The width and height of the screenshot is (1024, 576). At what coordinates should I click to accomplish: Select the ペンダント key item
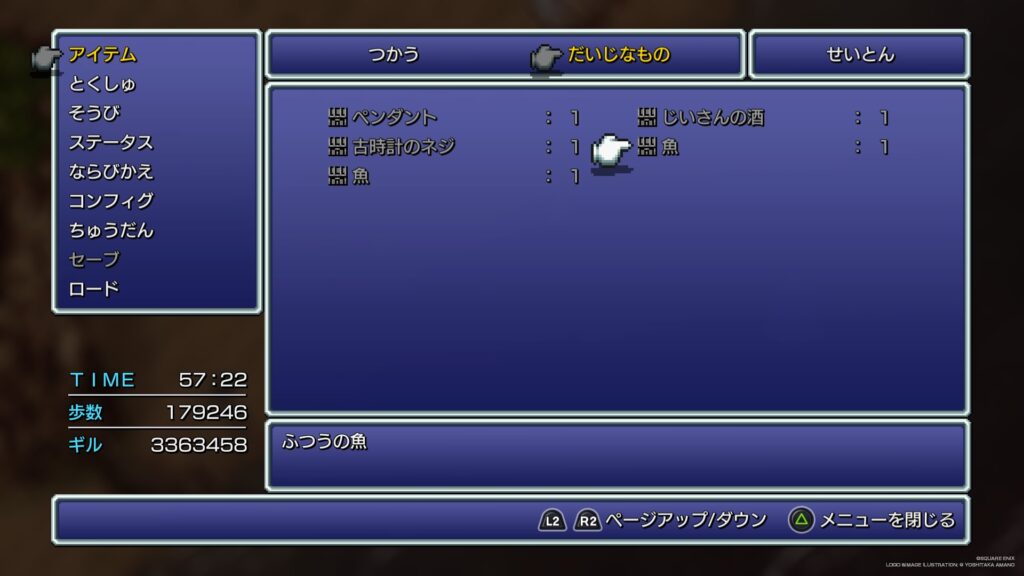[394, 118]
